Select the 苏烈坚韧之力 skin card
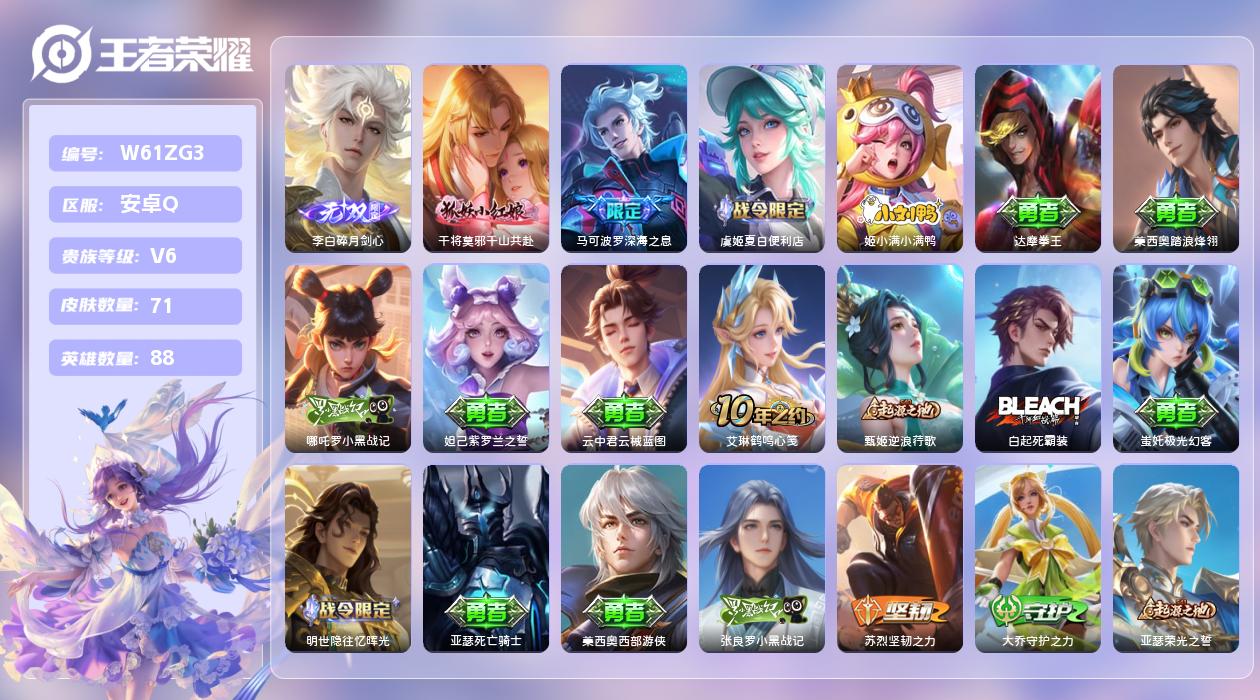 [900, 558]
